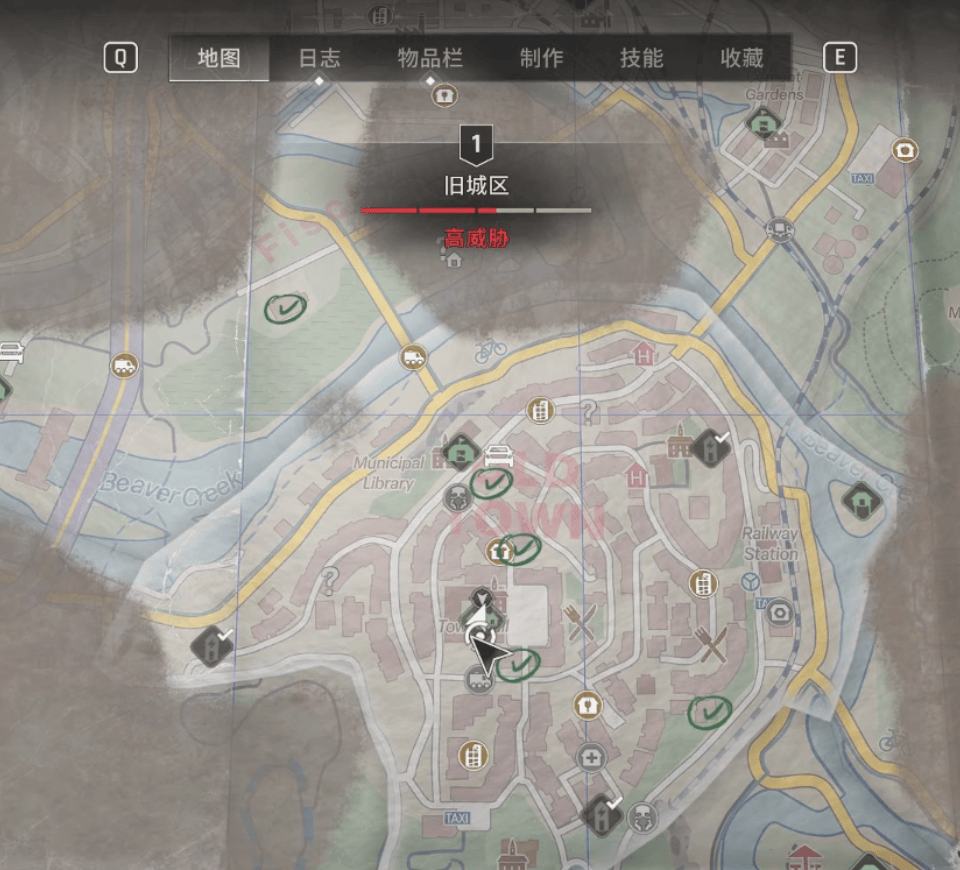Choose the green safe-house marker at Gardens

coord(764,123)
